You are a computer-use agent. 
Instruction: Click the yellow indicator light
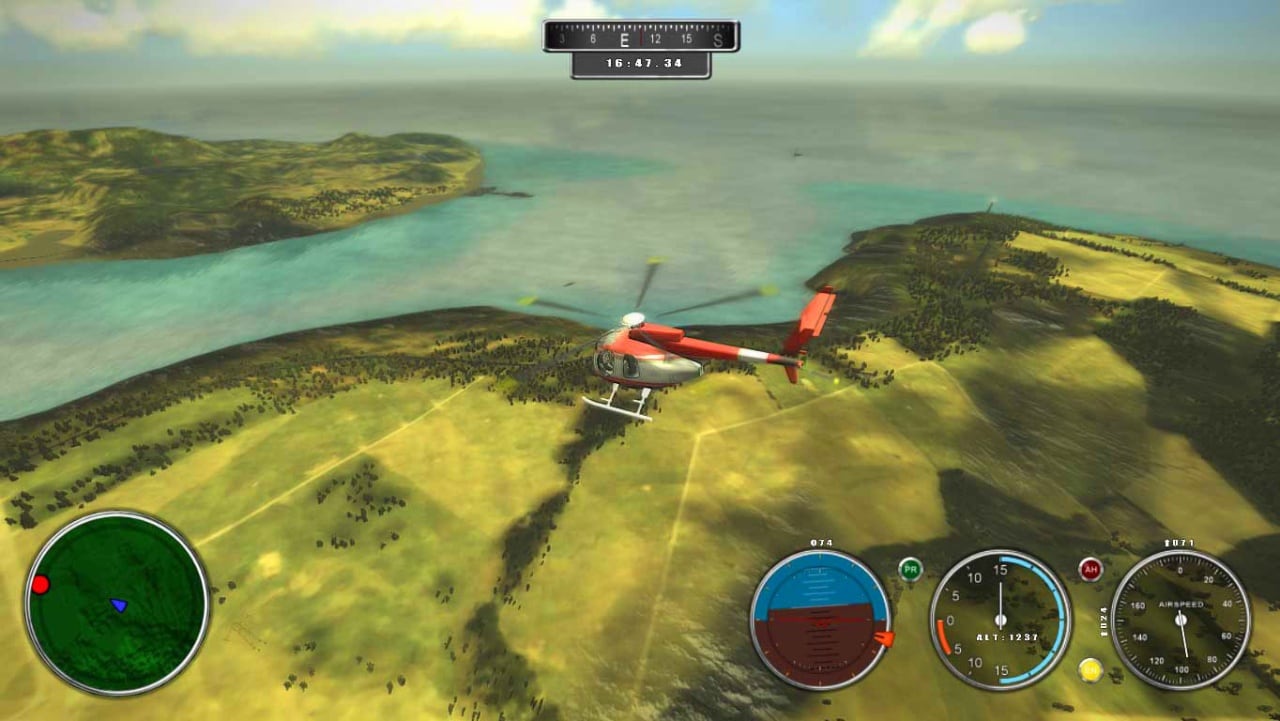1090,669
